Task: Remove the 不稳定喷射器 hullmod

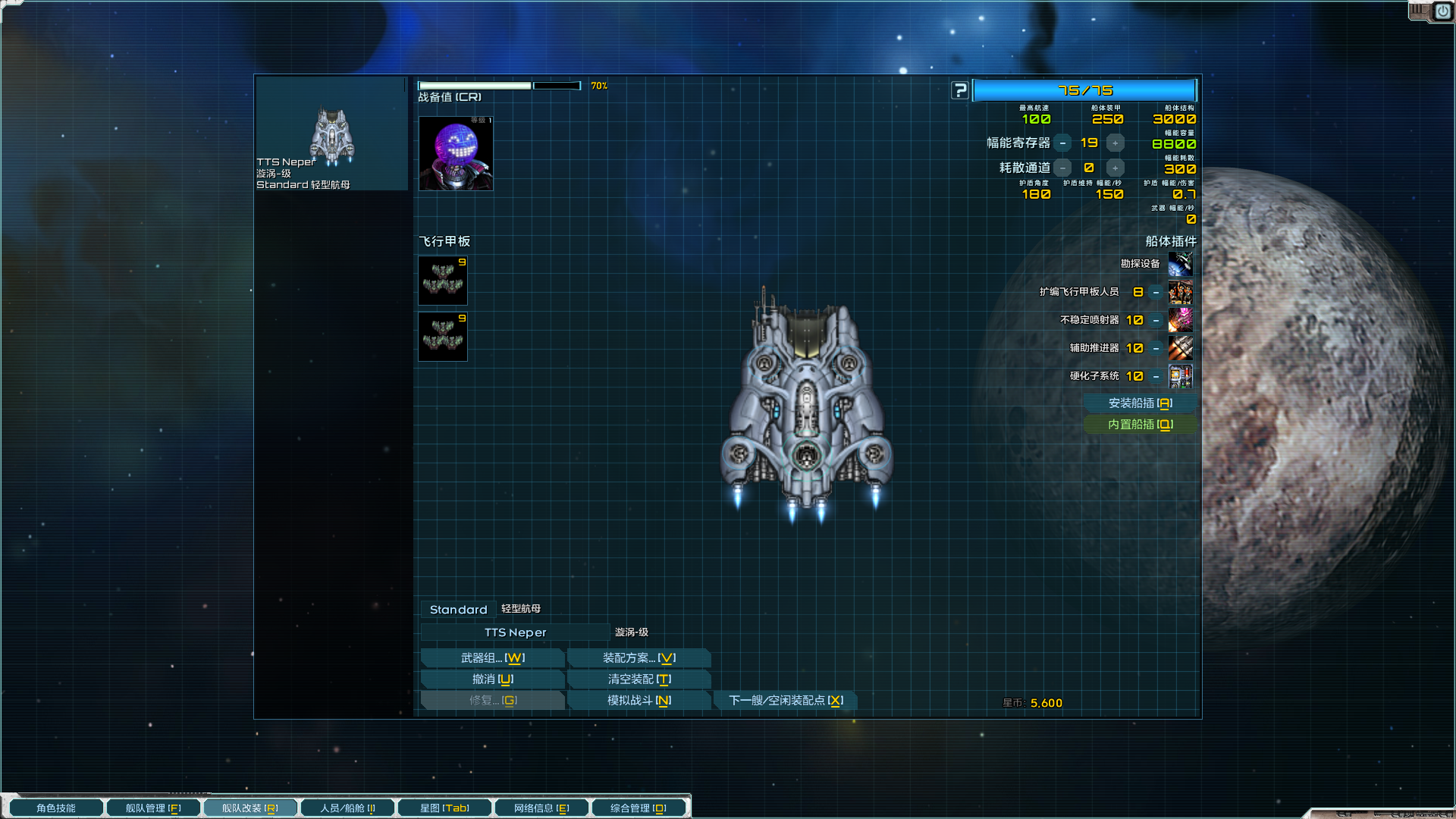Action: [x=1156, y=321]
